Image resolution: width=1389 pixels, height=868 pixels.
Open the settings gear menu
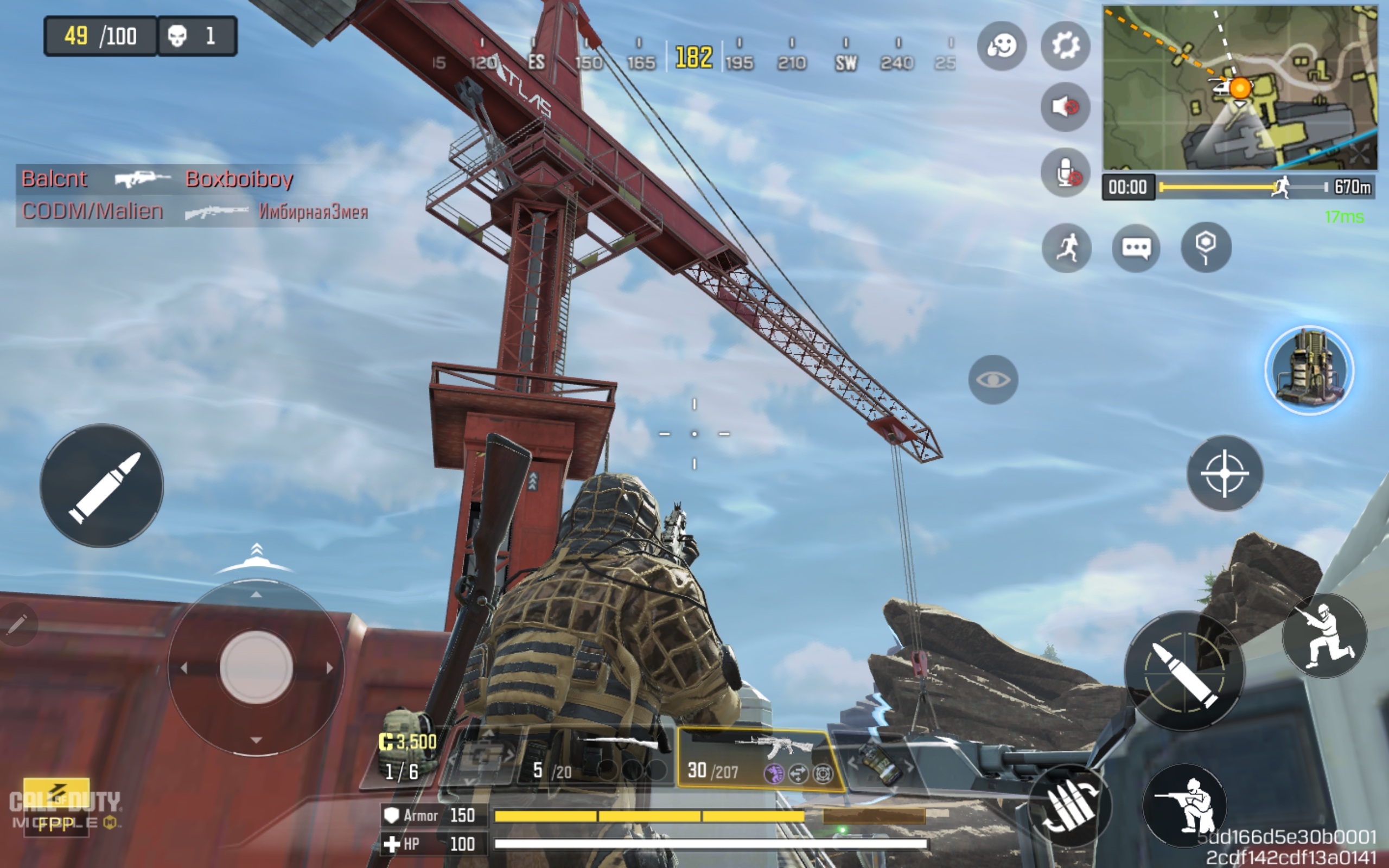click(1065, 46)
